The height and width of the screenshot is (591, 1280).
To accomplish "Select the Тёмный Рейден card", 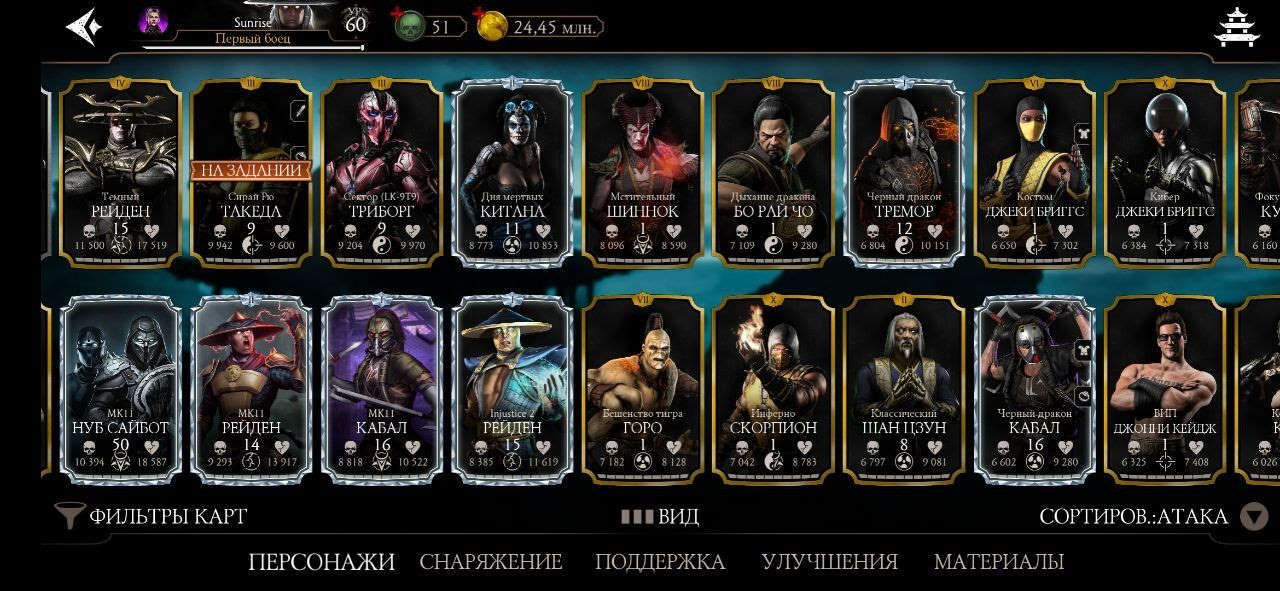I will click(x=120, y=172).
